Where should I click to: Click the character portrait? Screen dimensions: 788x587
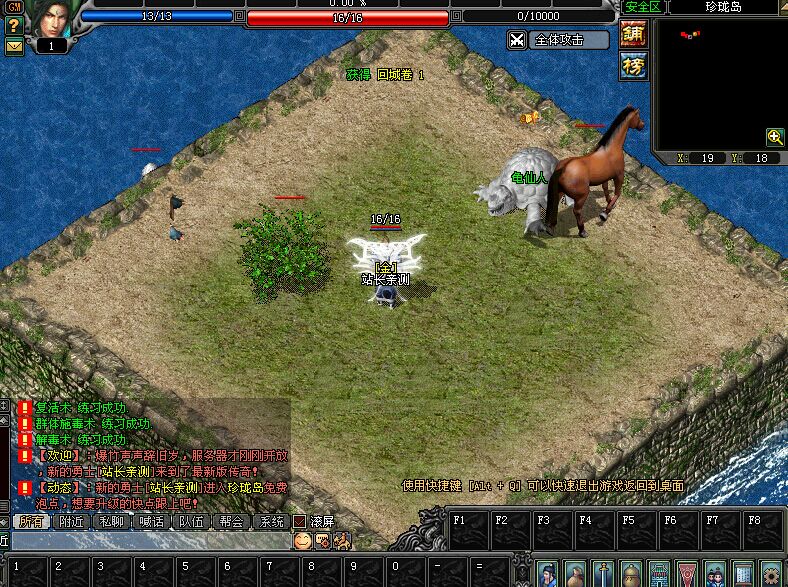tap(50, 19)
